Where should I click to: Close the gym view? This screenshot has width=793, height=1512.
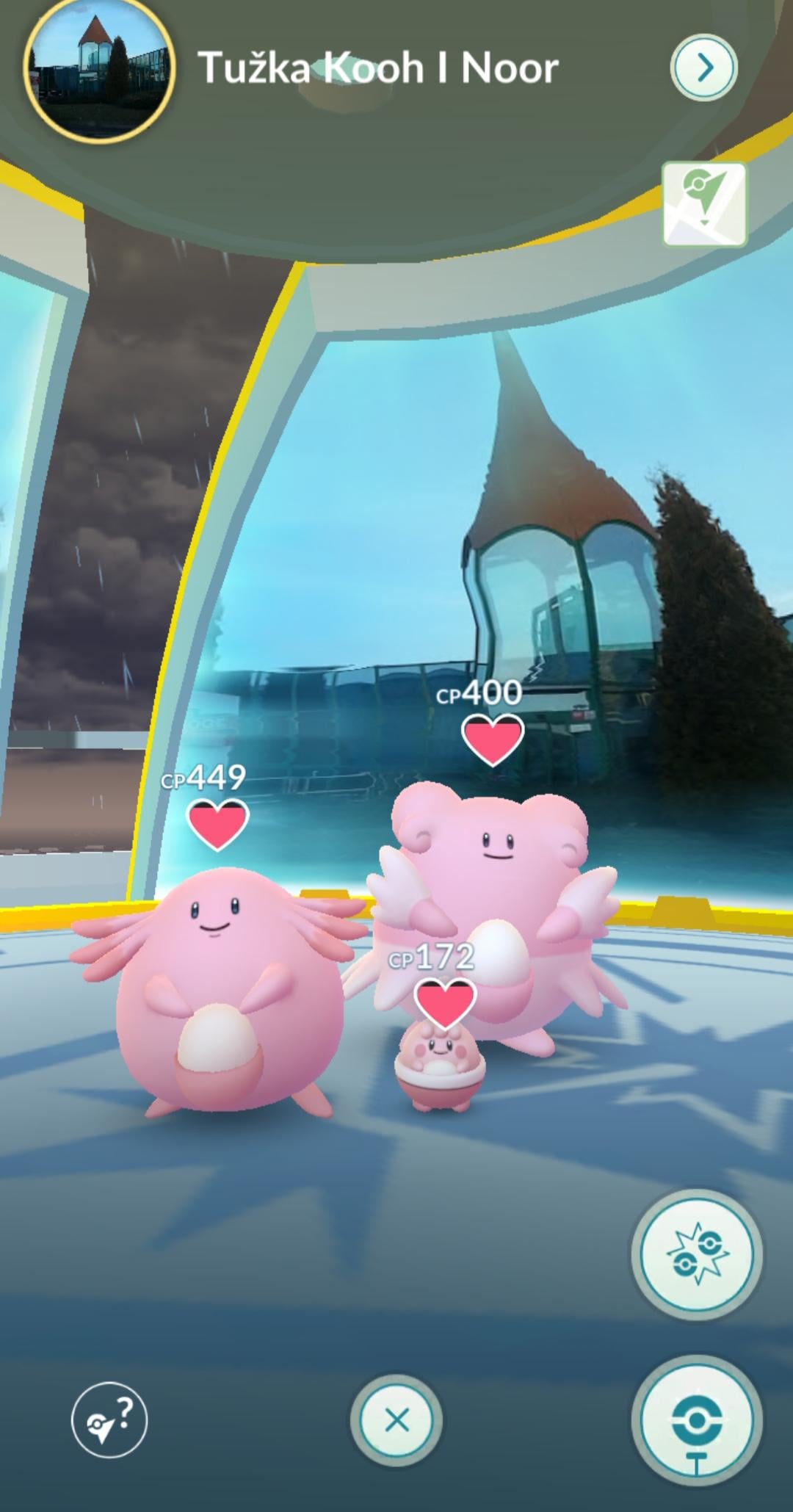[x=396, y=1421]
